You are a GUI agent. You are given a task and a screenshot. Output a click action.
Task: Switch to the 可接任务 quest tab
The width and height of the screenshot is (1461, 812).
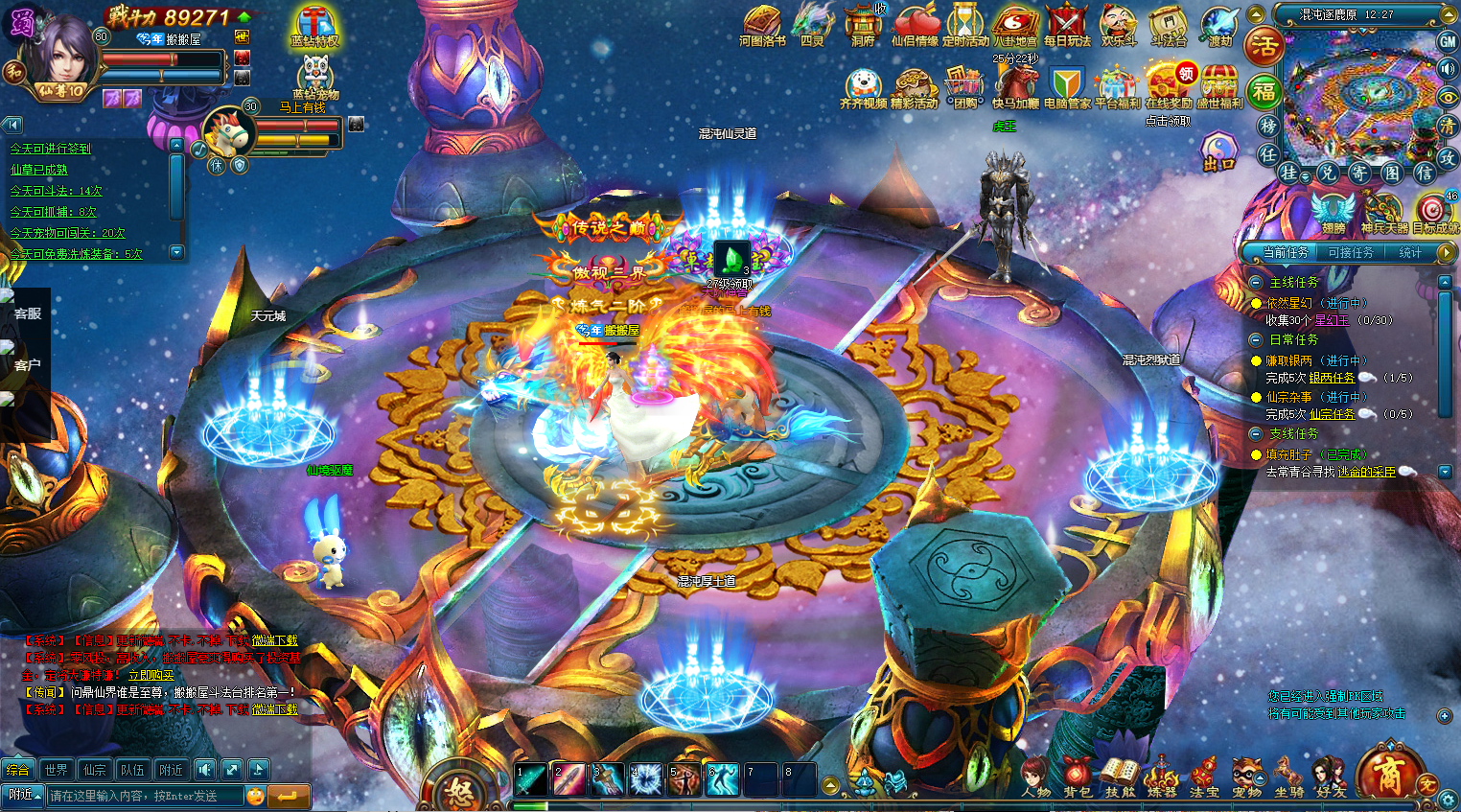1351,252
